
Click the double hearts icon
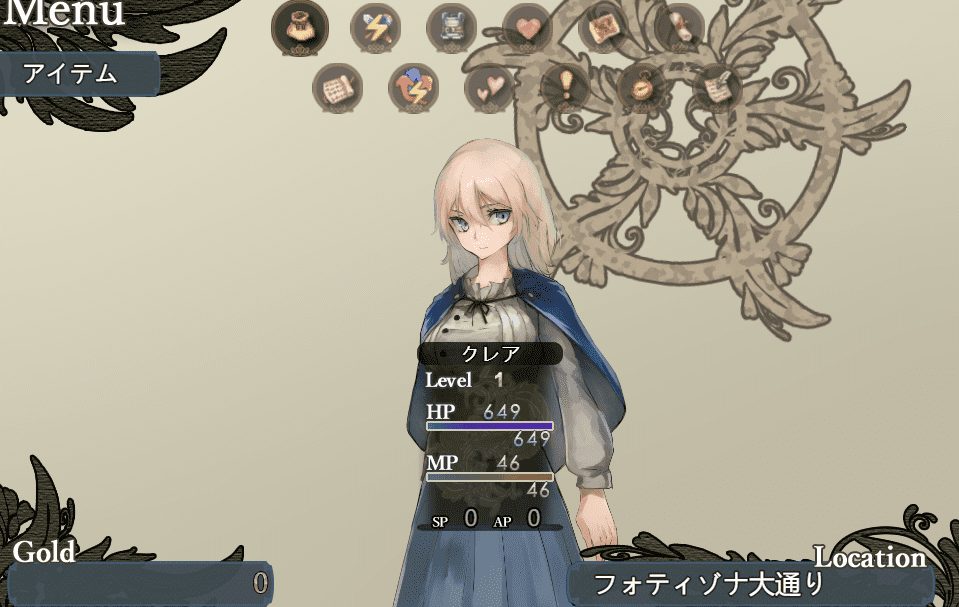click(x=489, y=88)
